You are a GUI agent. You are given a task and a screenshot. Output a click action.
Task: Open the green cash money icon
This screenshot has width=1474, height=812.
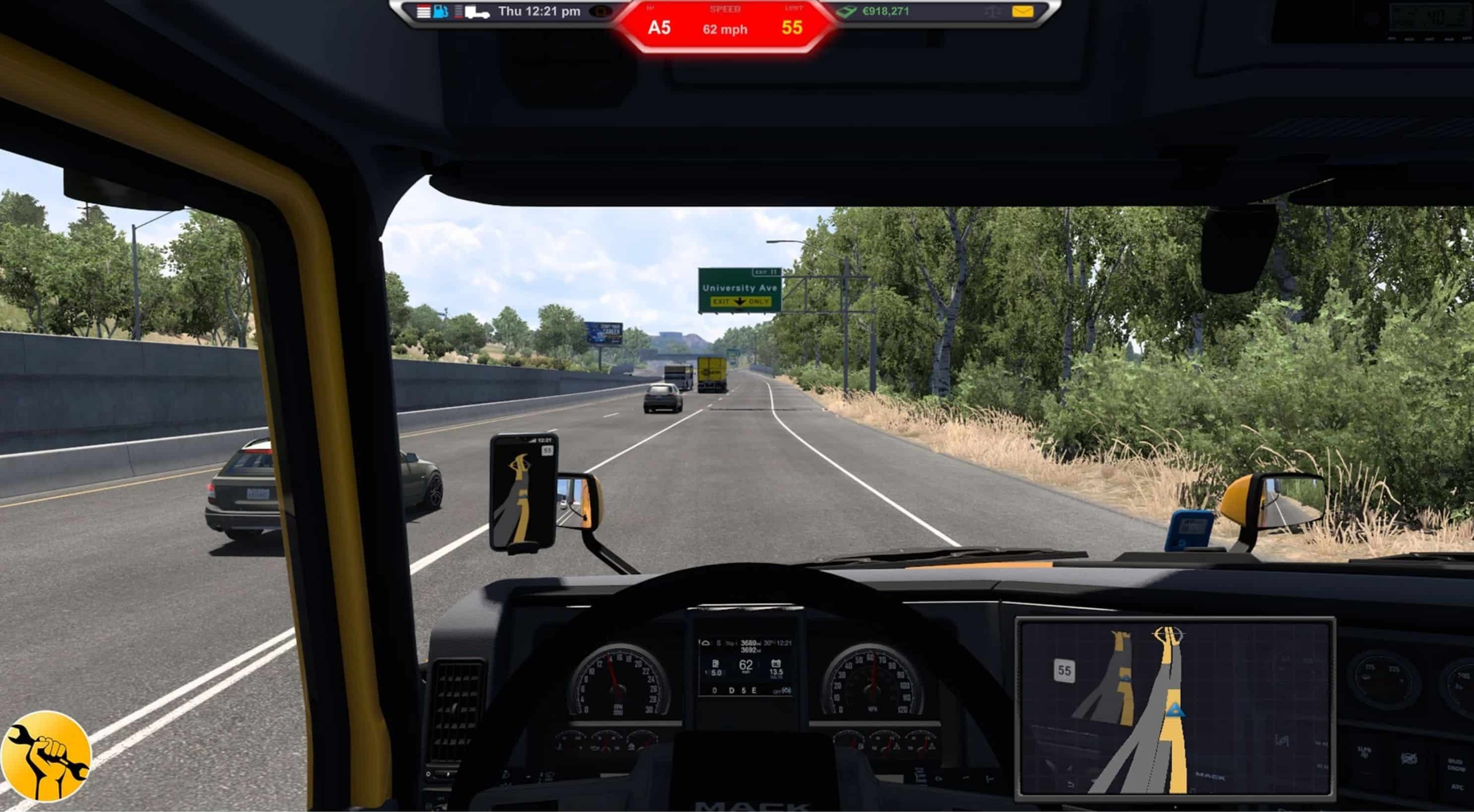pos(847,11)
